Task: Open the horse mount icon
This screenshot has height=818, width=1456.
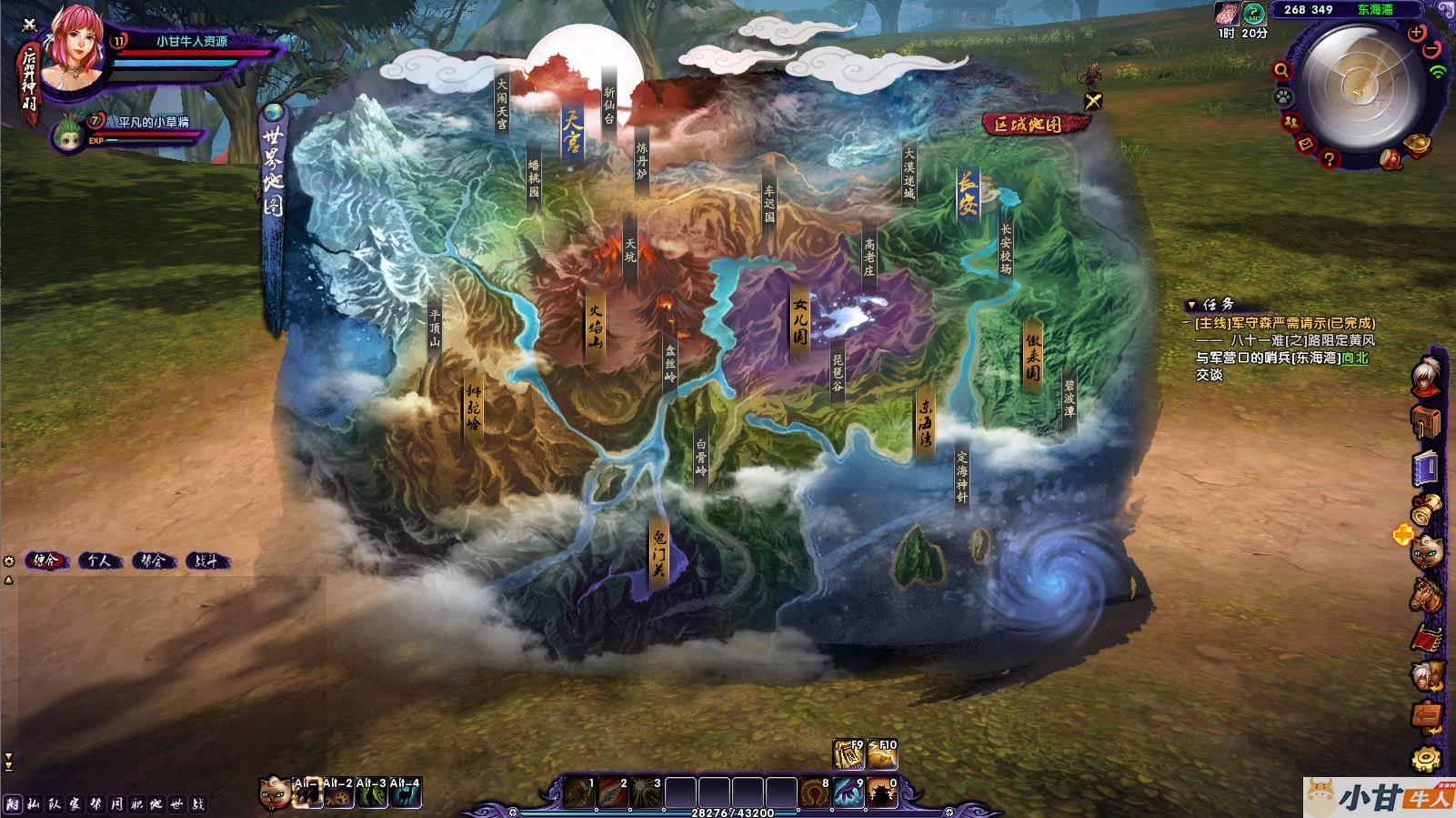Action: (x=1425, y=594)
